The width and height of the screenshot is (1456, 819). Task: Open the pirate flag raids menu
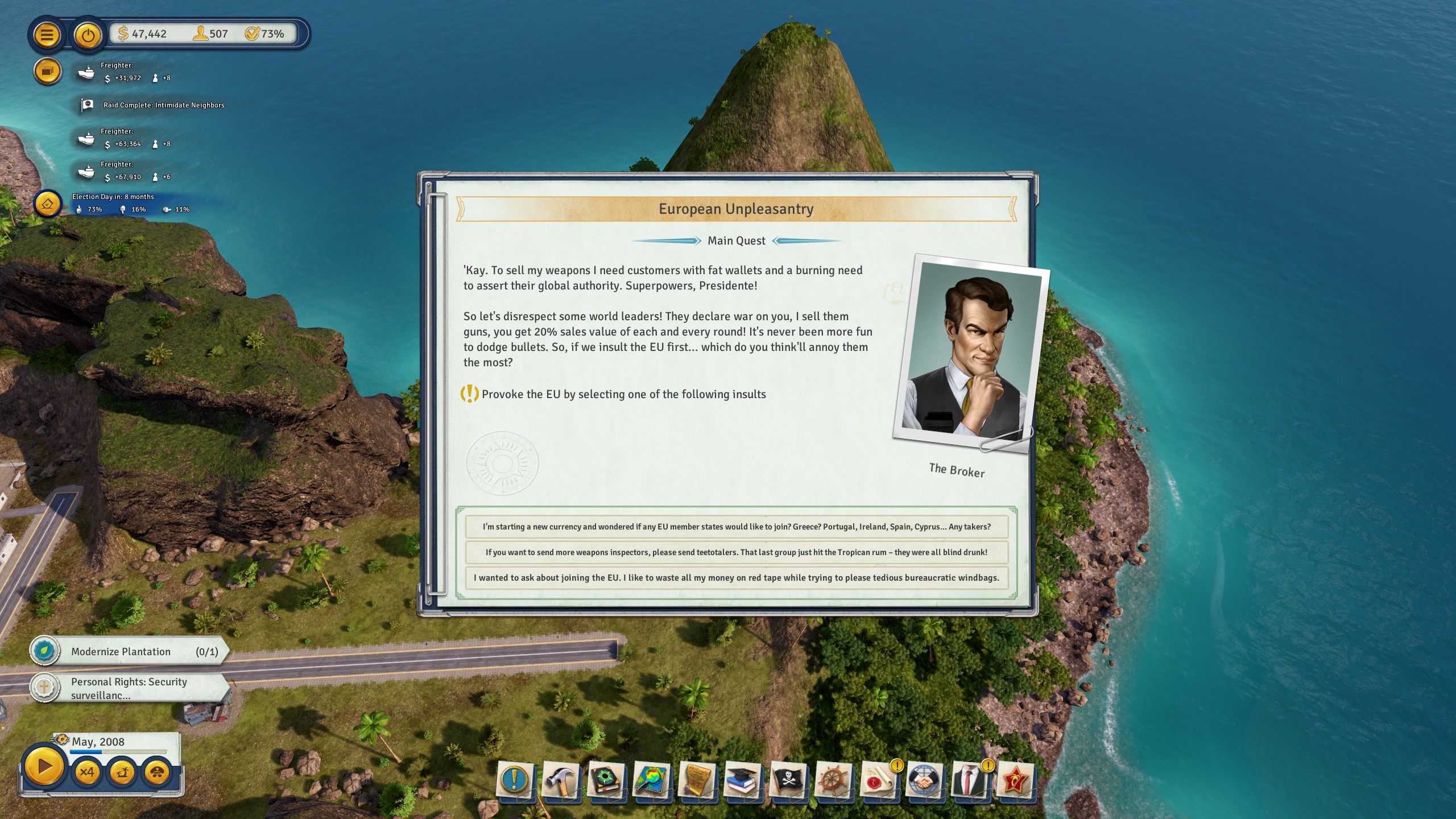click(788, 779)
